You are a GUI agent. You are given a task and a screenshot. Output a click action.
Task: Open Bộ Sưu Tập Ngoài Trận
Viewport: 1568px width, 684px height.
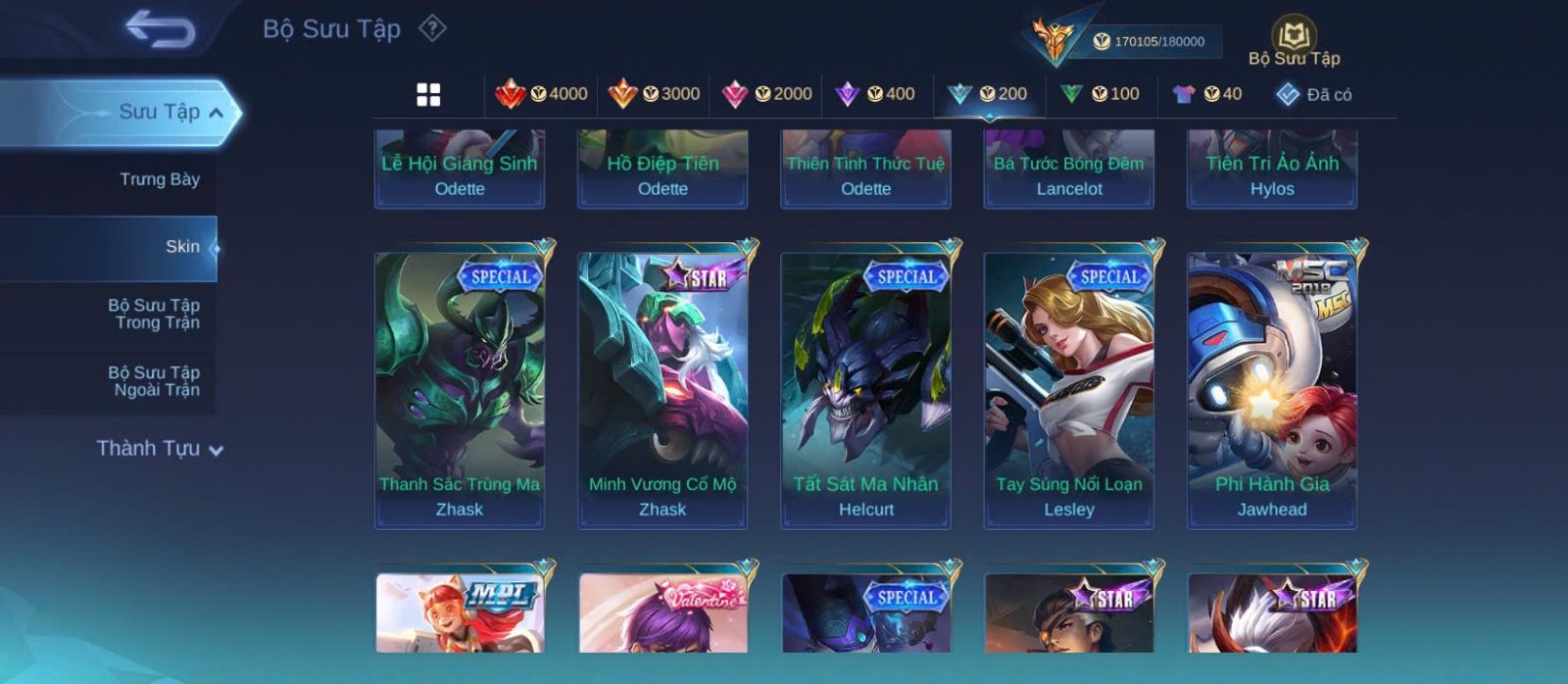point(154,381)
